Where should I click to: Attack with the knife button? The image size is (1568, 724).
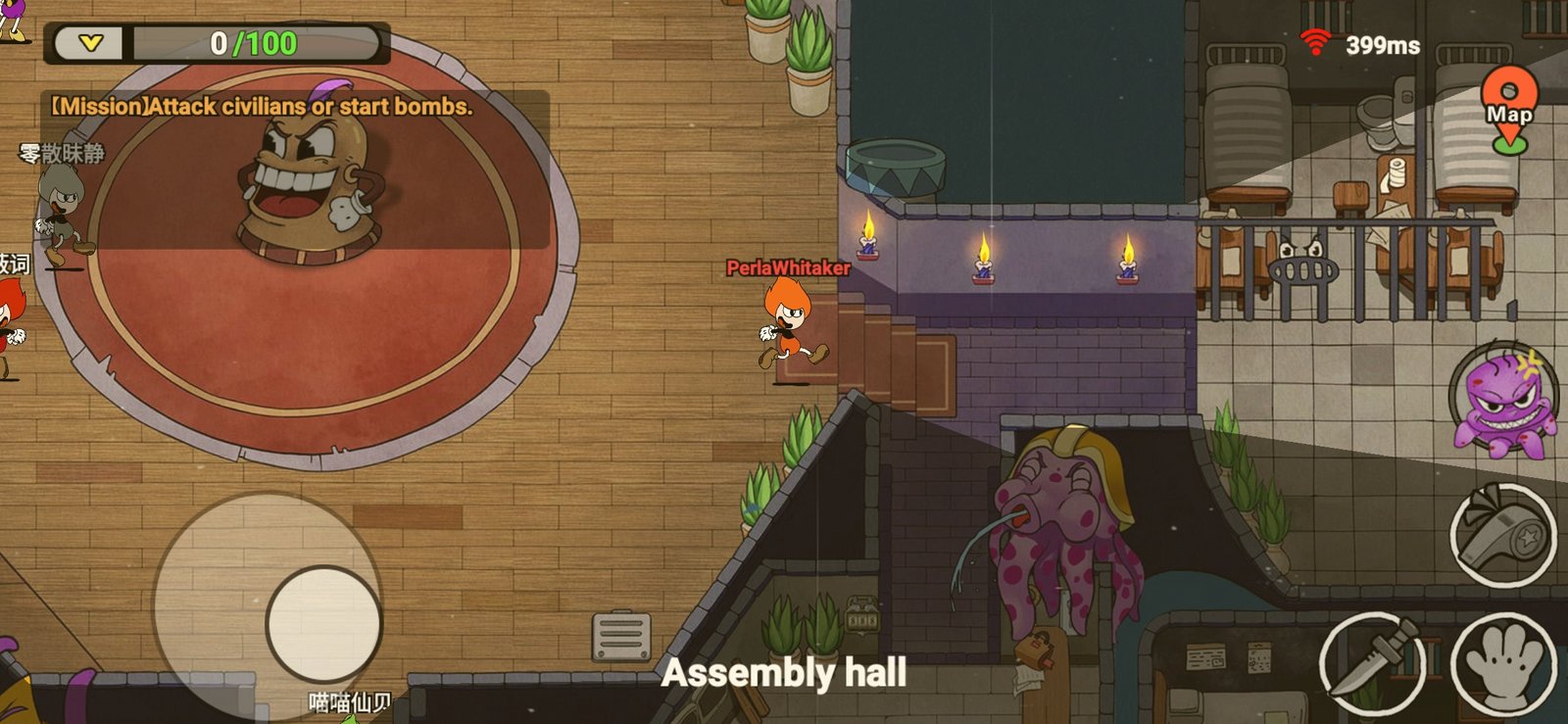coord(1372,664)
